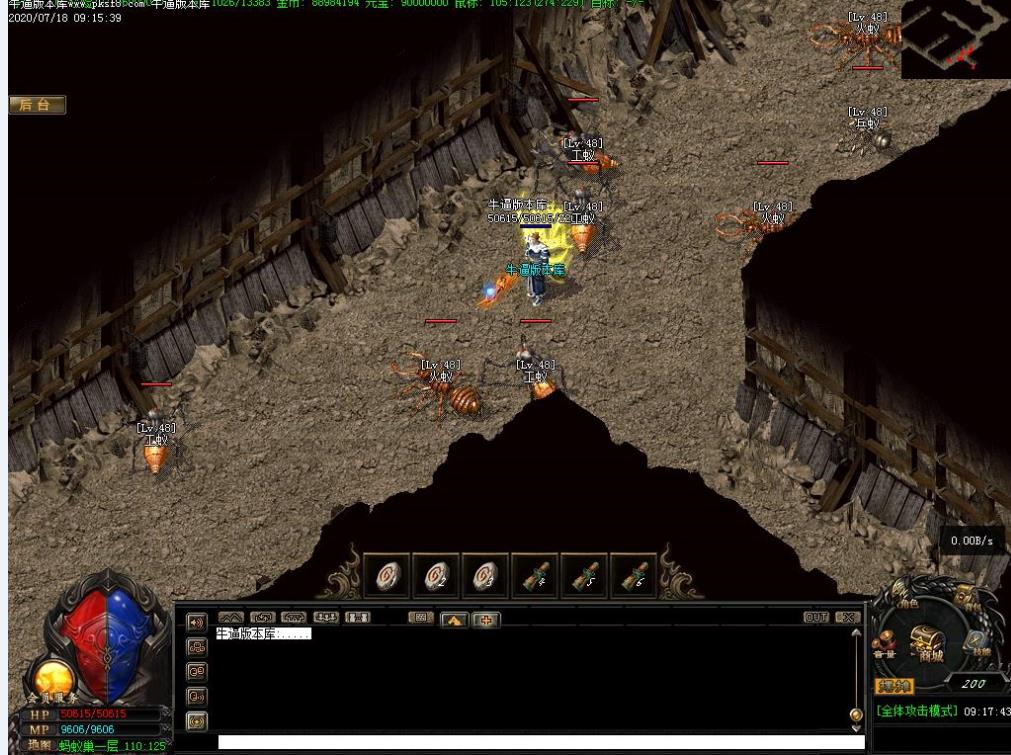Use the stone item in hotbar slot 1
The width and height of the screenshot is (1011, 755).
[387, 576]
